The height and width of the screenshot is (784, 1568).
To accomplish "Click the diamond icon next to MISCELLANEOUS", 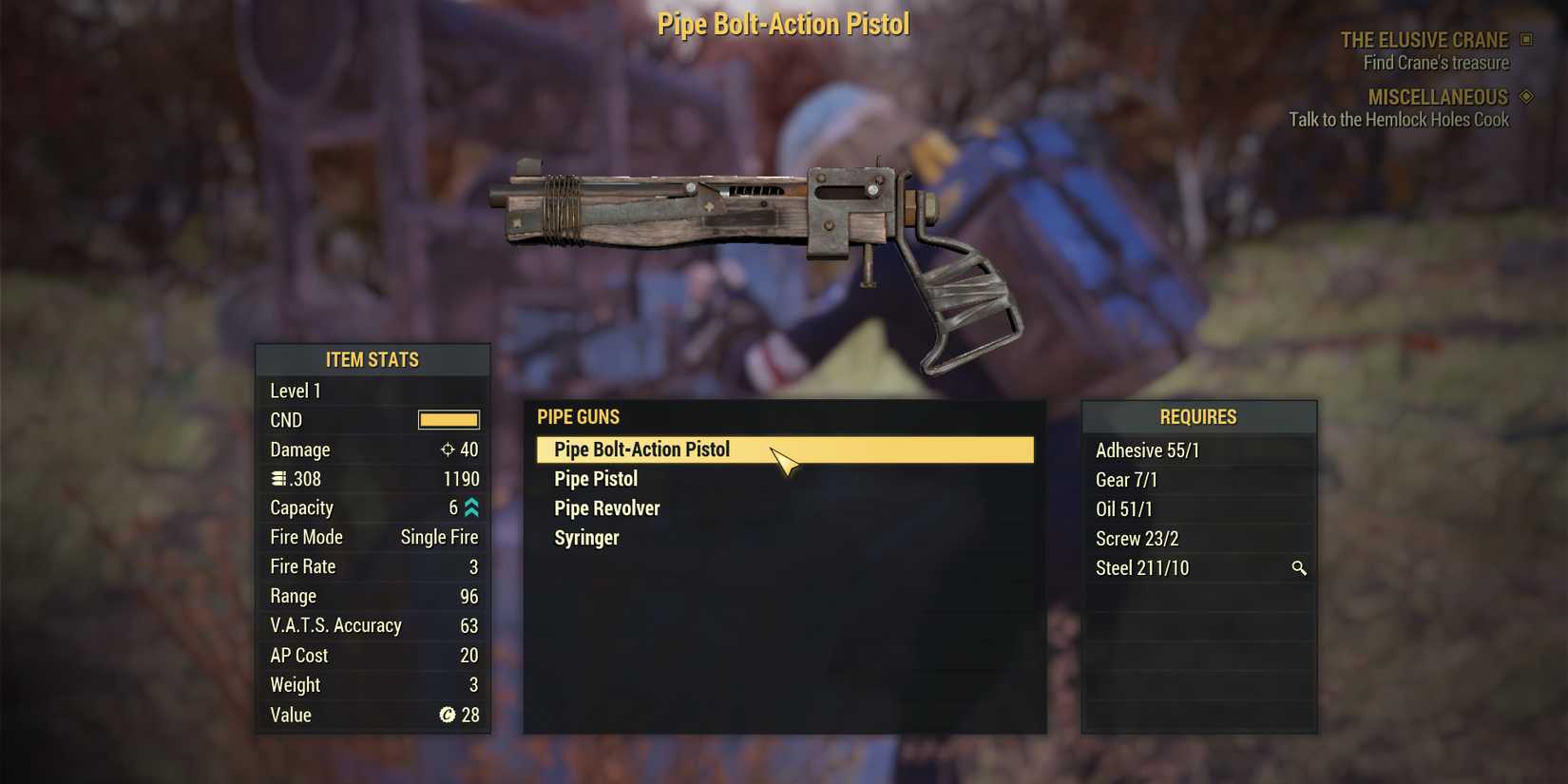I will (1527, 96).
